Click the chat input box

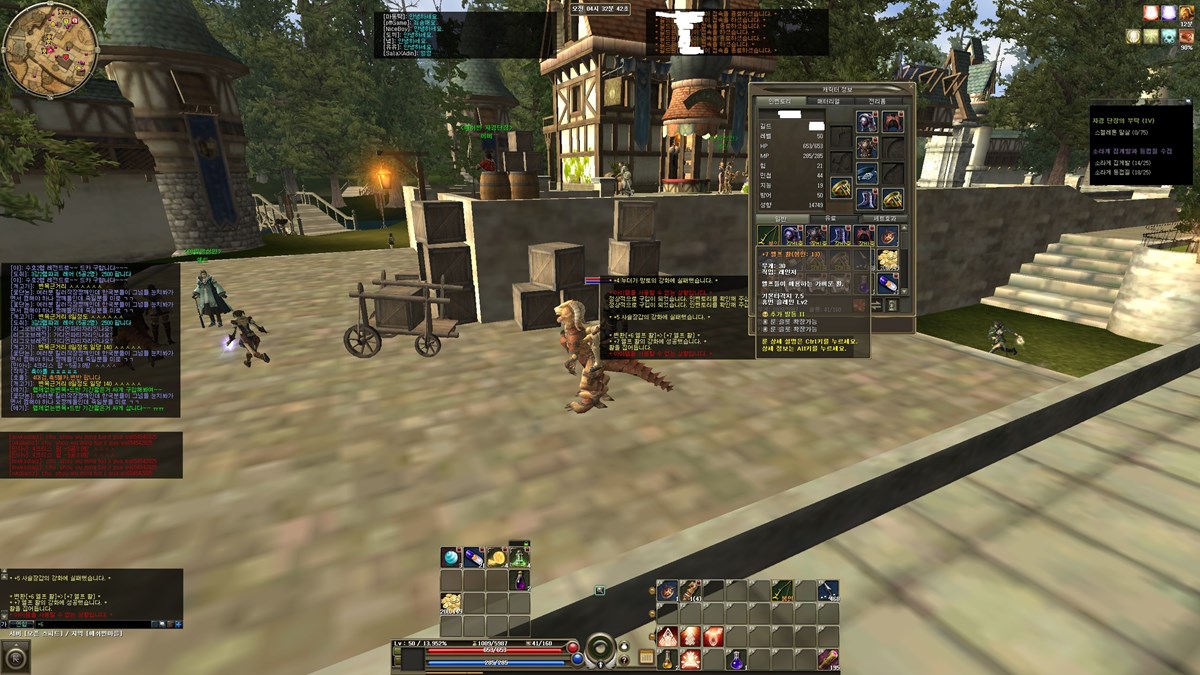pos(100,623)
